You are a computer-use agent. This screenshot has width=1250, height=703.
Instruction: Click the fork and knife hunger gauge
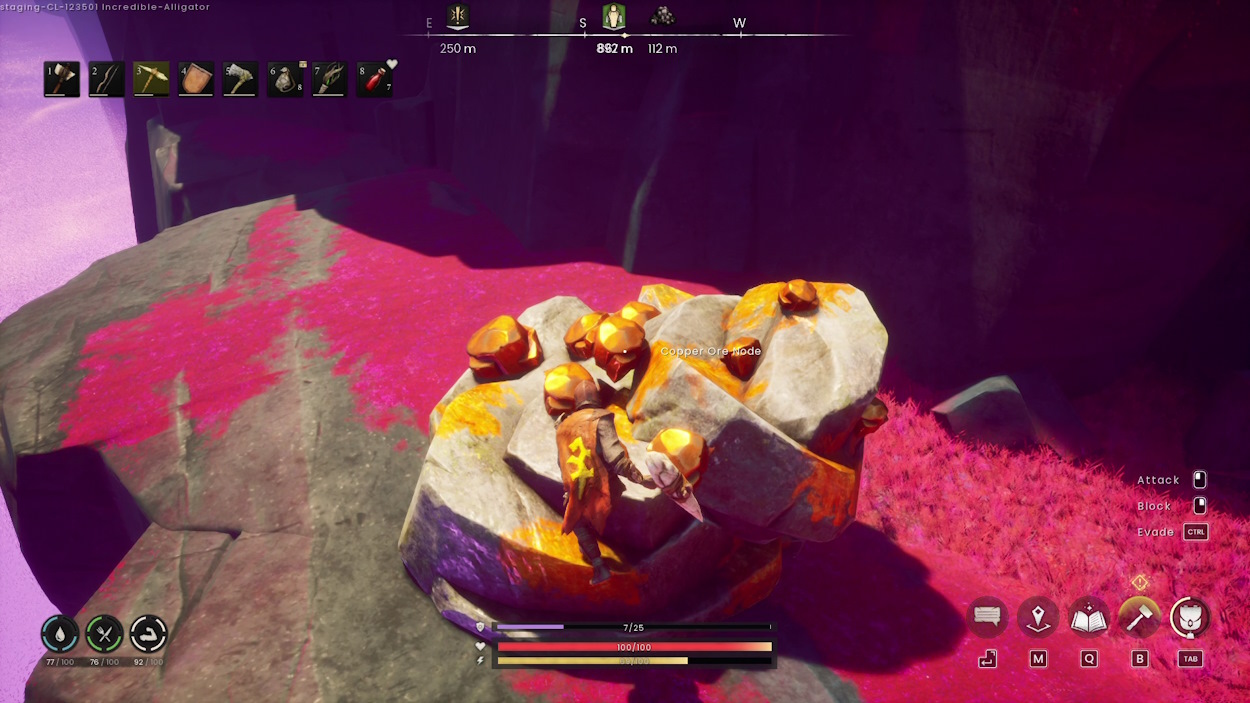(x=104, y=634)
